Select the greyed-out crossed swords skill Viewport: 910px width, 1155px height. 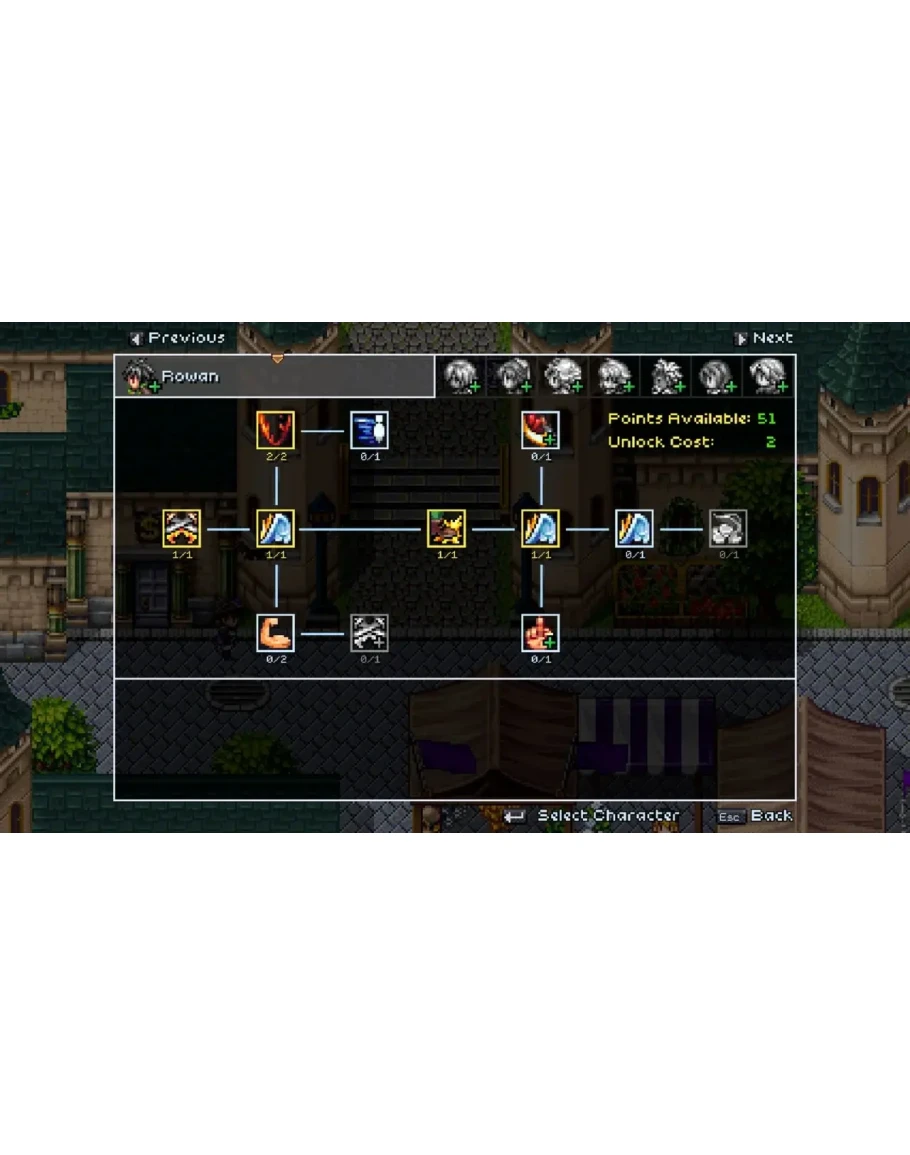369,633
